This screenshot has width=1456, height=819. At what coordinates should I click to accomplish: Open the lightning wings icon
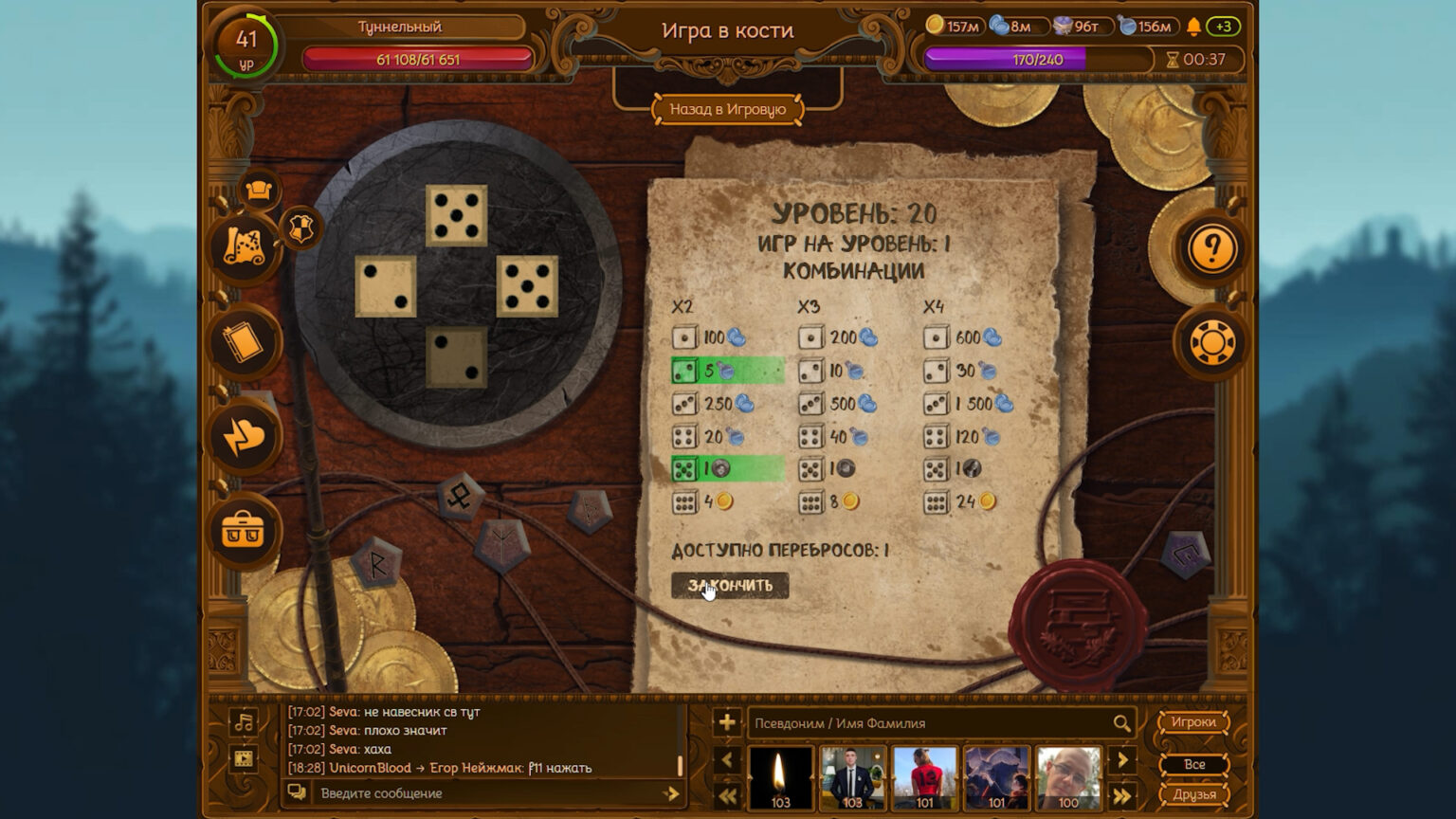[244, 437]
